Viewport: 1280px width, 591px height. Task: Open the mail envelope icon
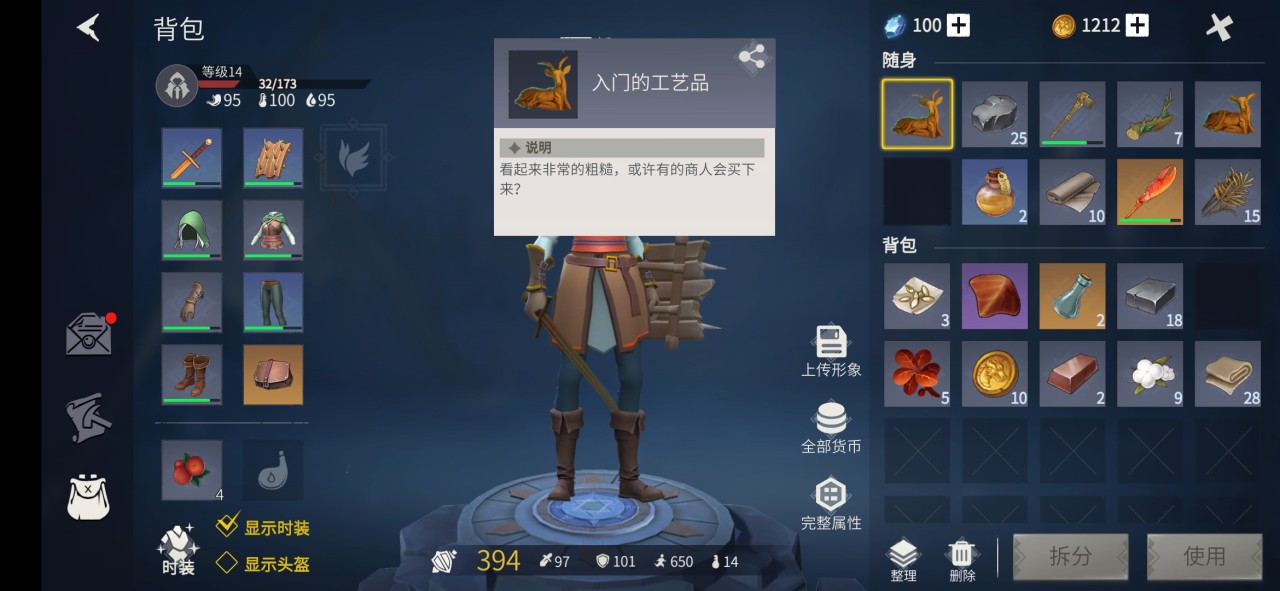(x=89, y=334)
